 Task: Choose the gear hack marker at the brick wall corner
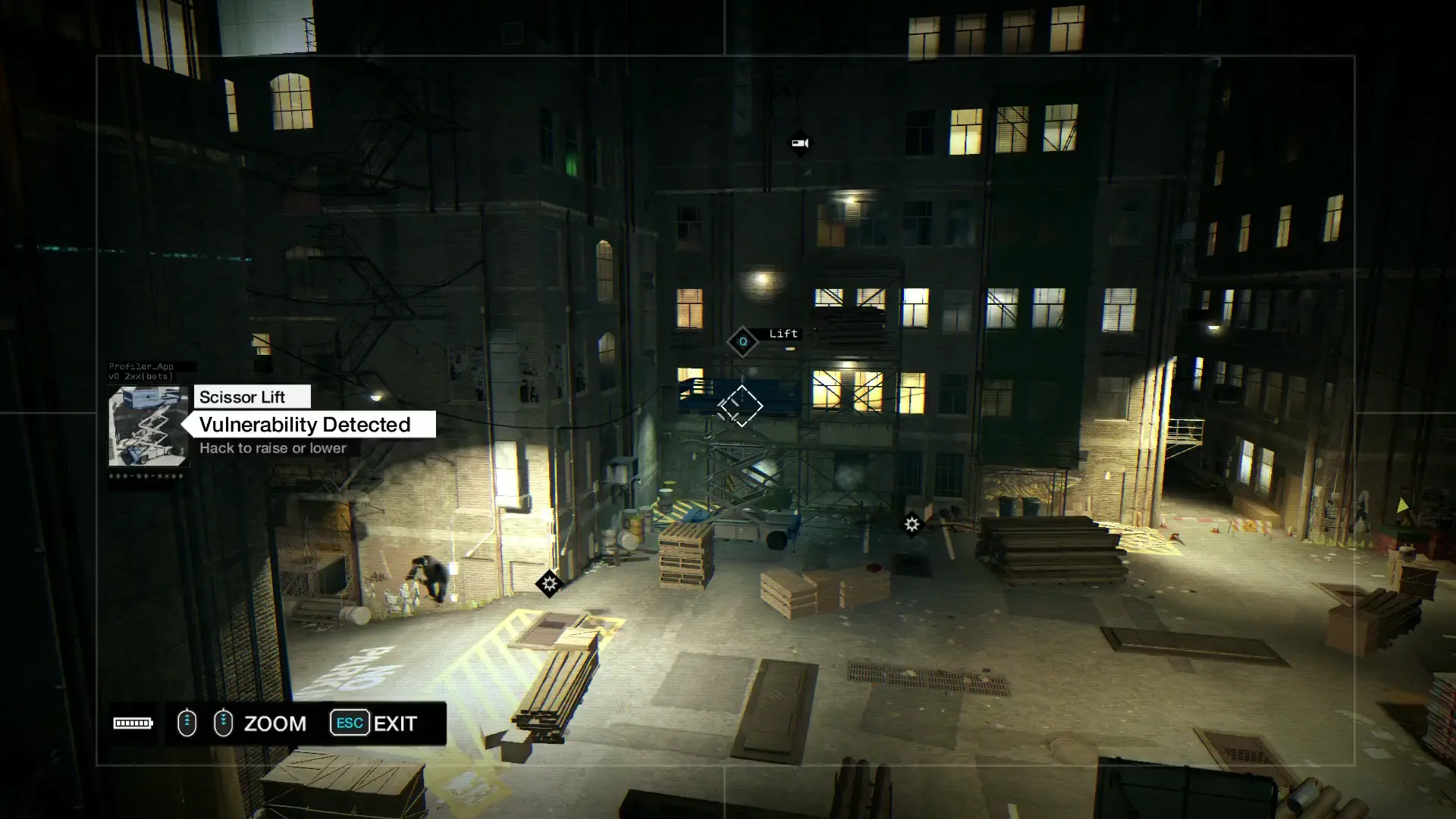tap(549, 584)
